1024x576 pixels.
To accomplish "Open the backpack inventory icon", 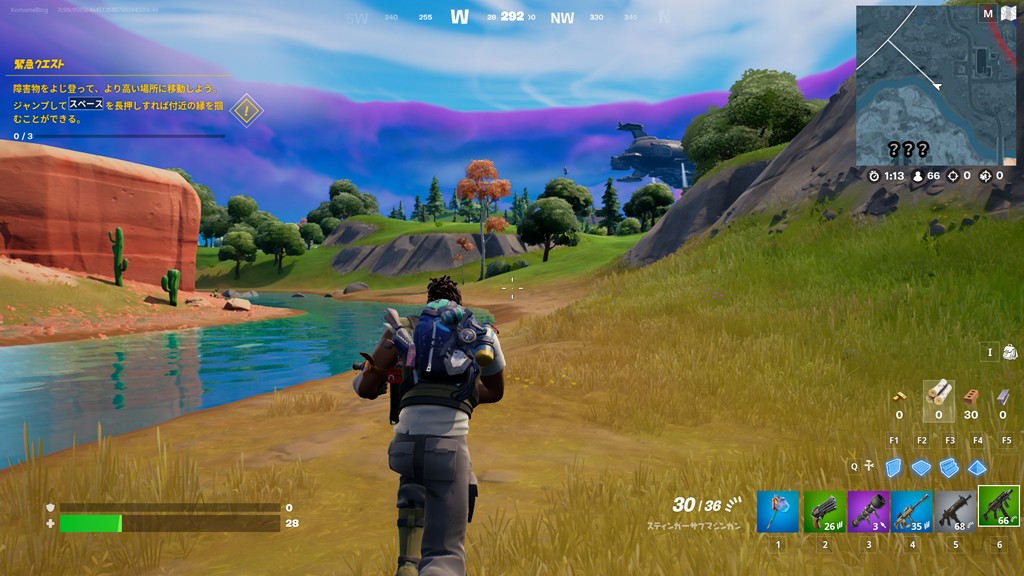I will tap(1009, 352).
